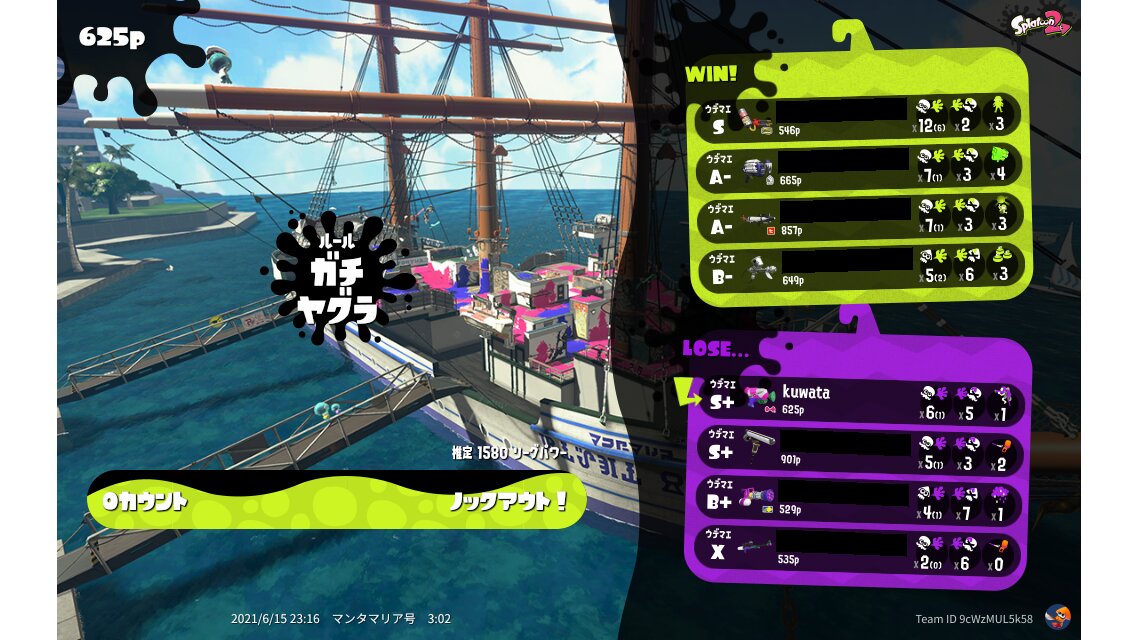Viewport: 1138px width, 640px height.
Task: Open the profile avatar icon beside Team ID
Action: 1056,617
